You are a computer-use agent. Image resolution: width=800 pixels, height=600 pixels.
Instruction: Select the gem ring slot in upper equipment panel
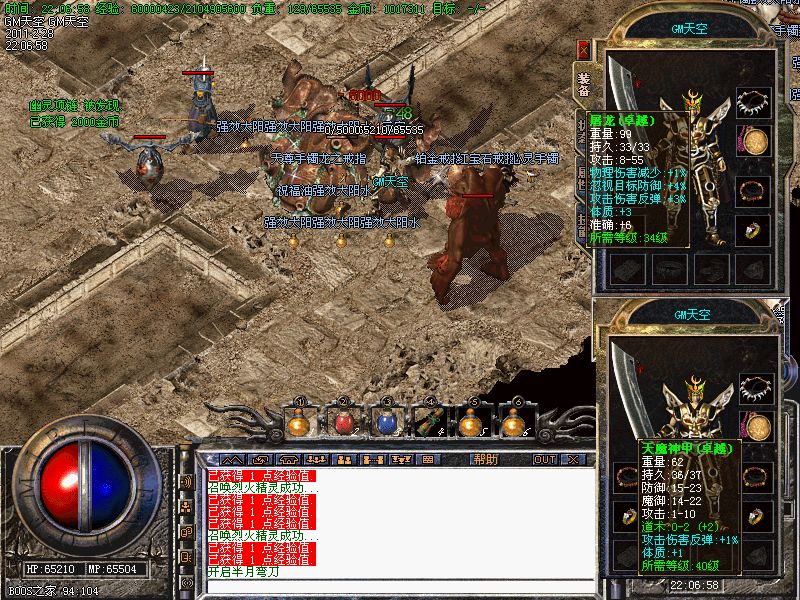click(x=754, y=230)
